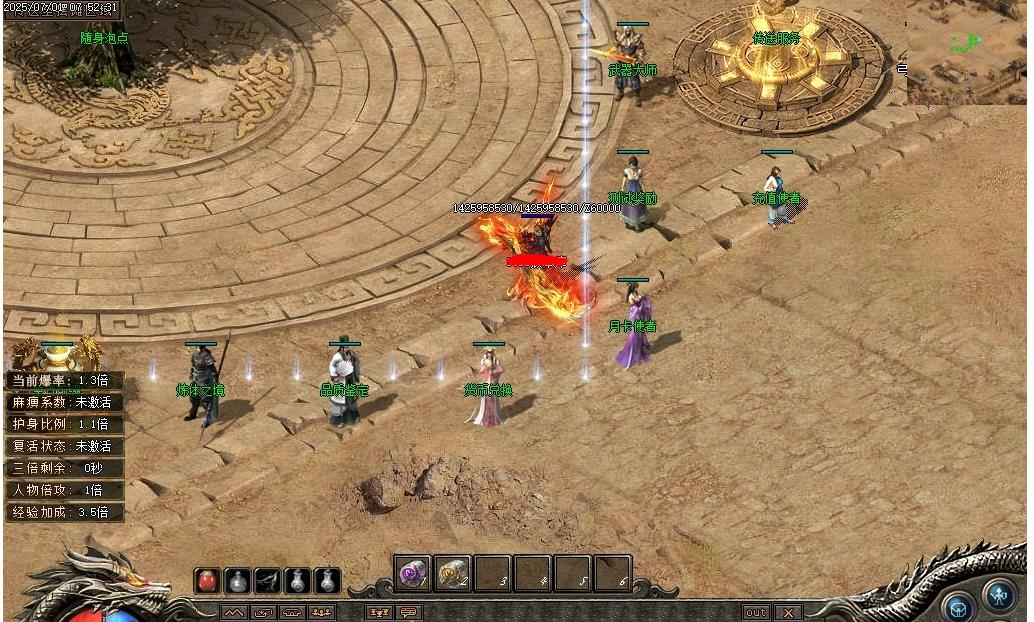The image size is (1034, 622).
Task: Open chat with the speech bubble button
Action: (x=409, y=612)
